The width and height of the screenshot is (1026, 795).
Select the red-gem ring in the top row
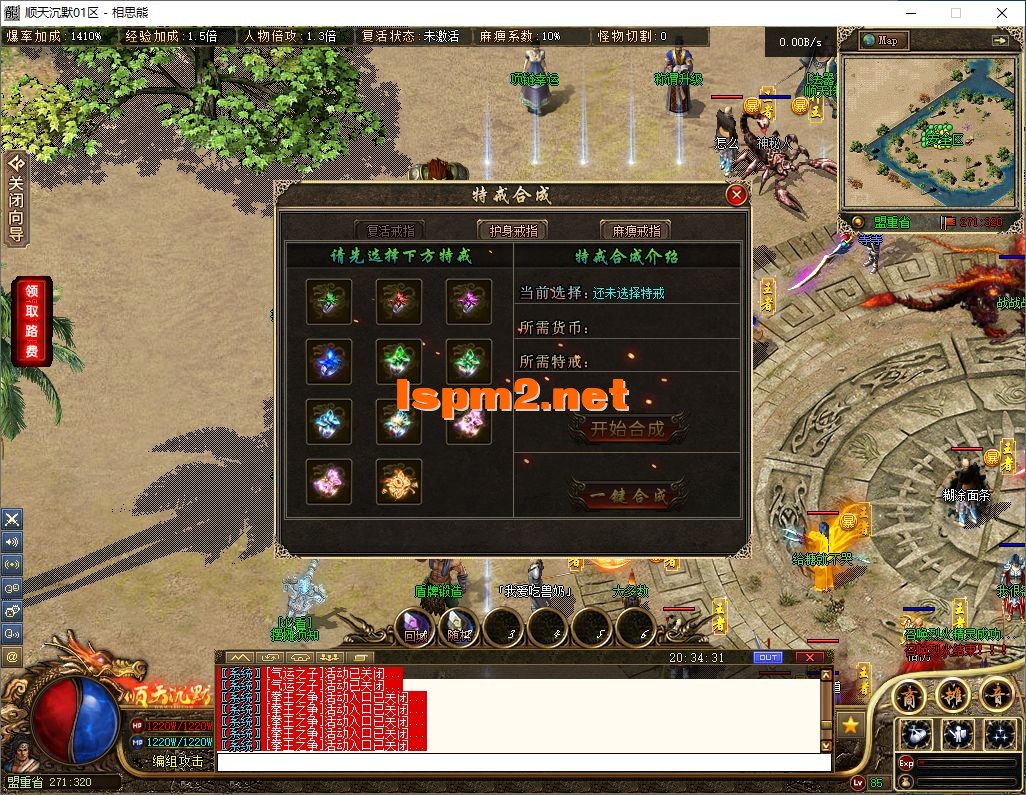[398, 301]
